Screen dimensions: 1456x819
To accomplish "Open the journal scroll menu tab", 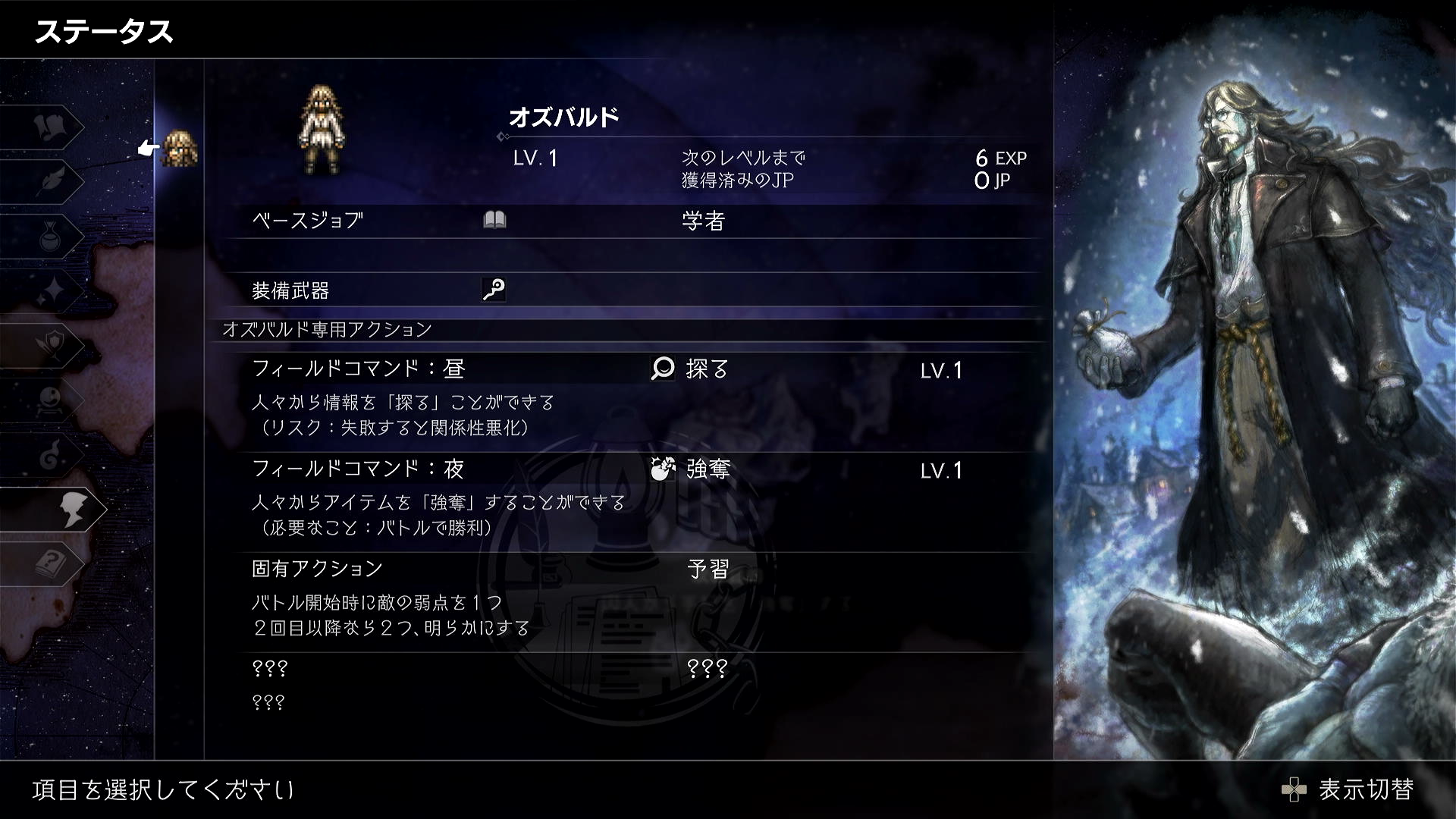I will (x=53, y=127).
